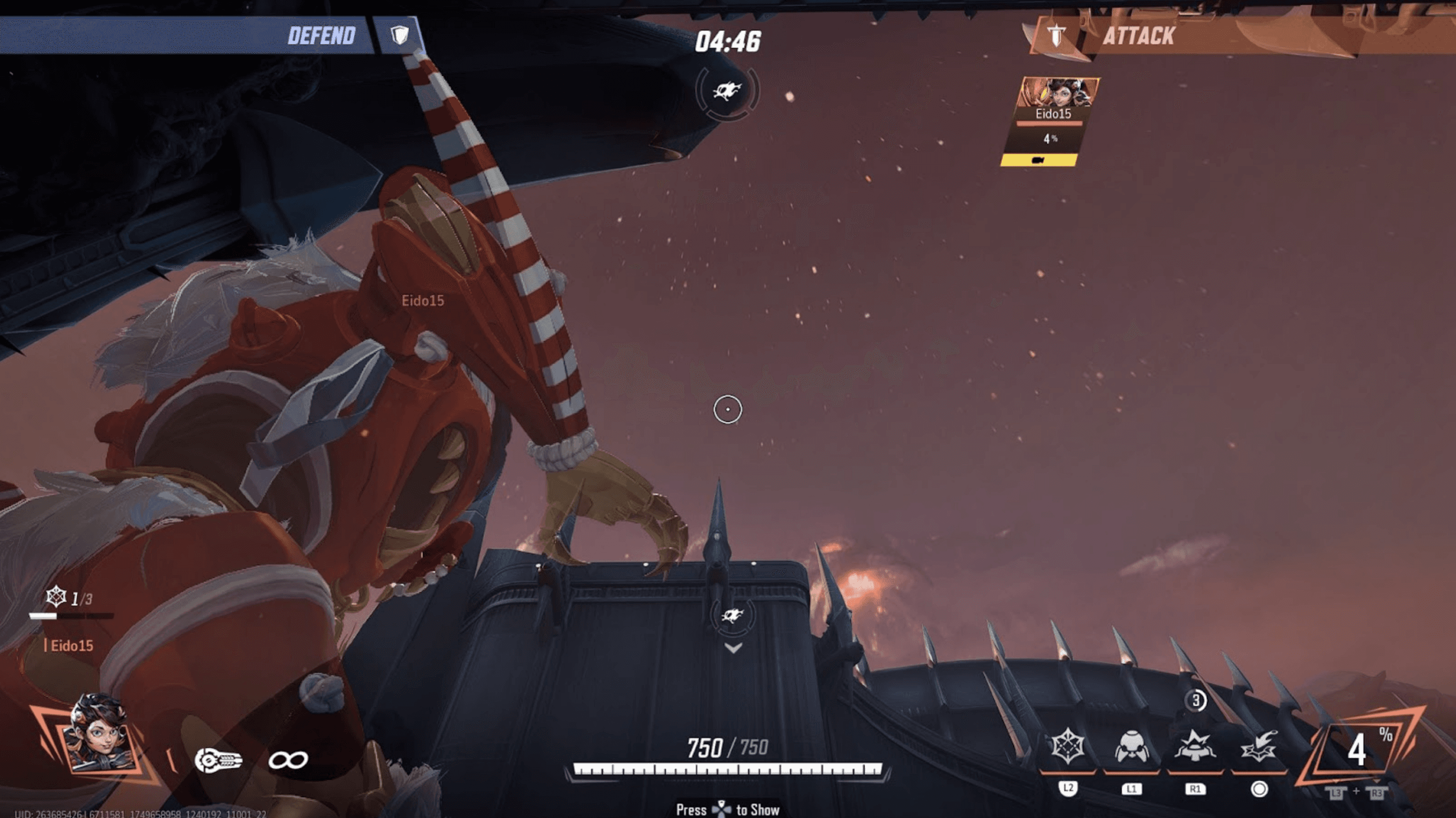This screenshot has width=1456, height=818.
Task: Click the objective marker with the down chevron
Action: click(x=733, y=617)
